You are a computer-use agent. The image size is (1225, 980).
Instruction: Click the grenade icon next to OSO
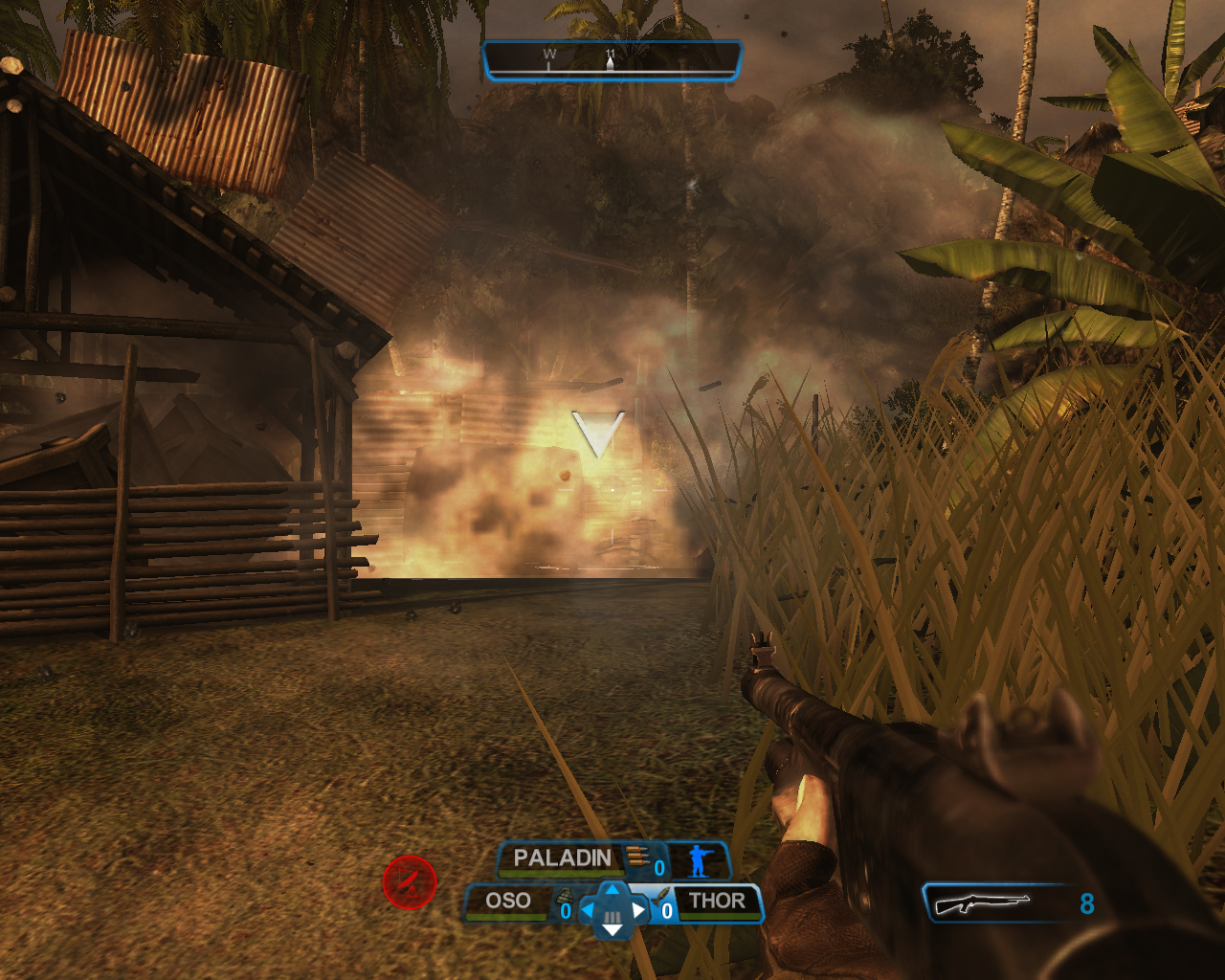565,897
